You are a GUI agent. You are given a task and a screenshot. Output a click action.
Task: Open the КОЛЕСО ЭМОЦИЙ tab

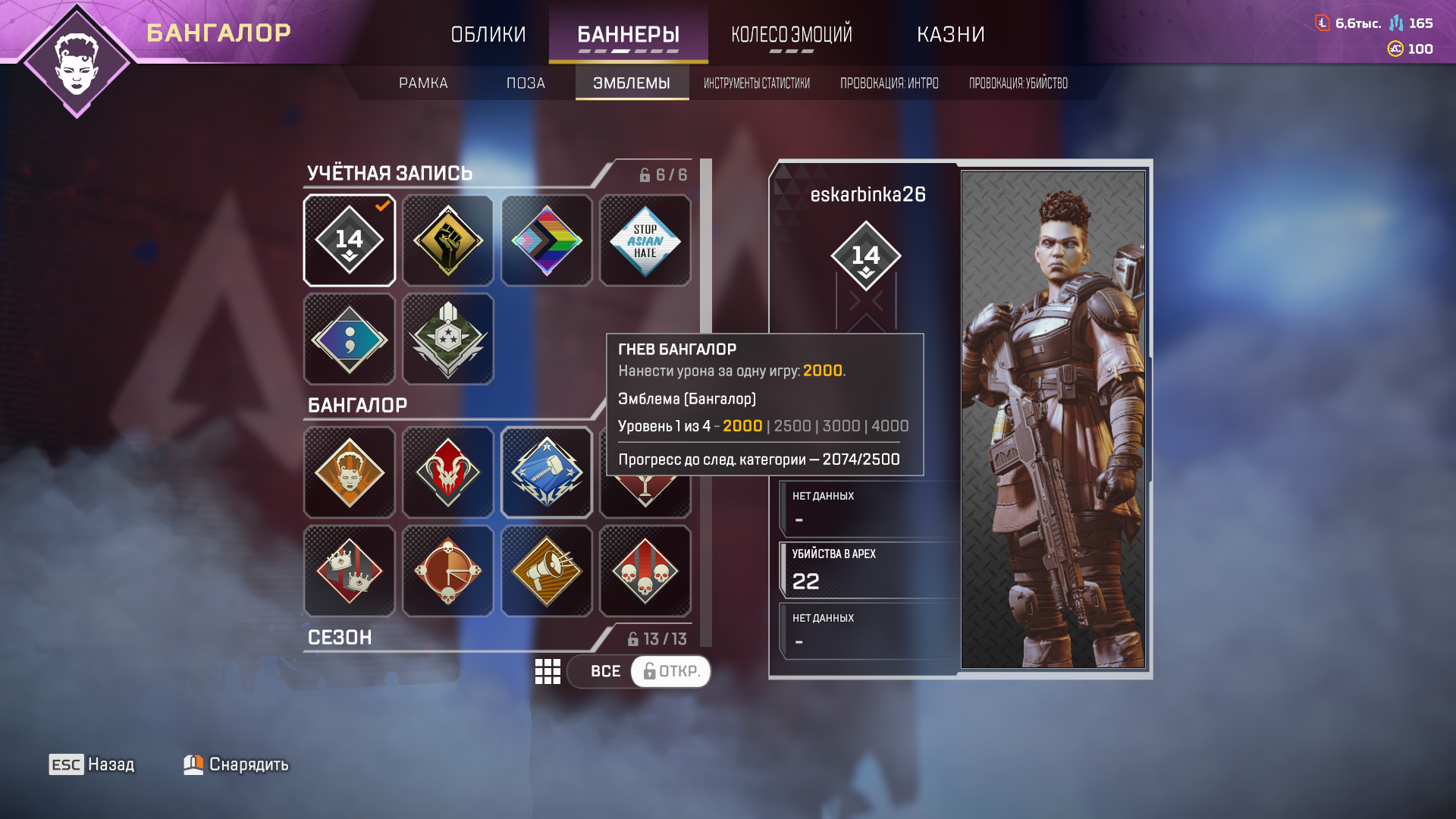point(791,34)
